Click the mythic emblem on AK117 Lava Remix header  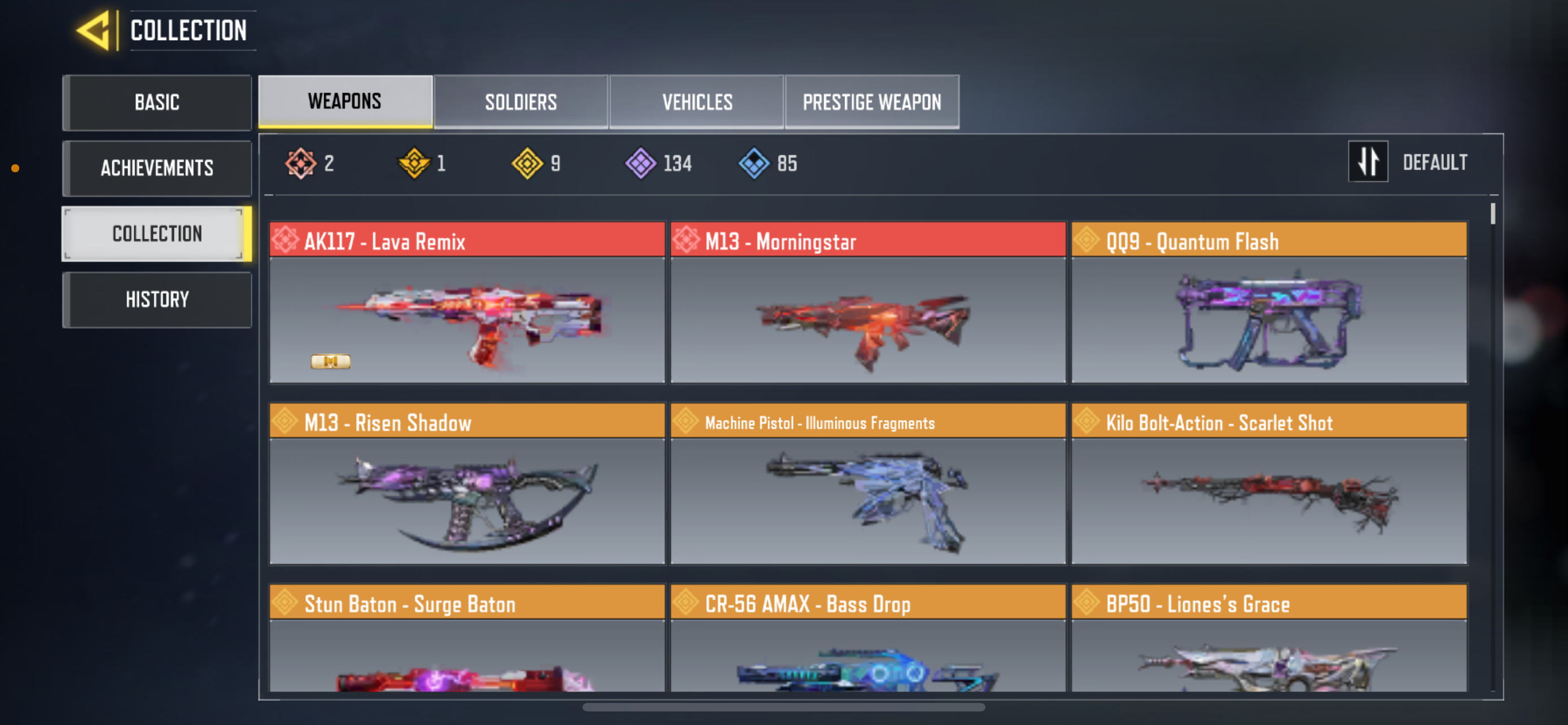(x=287, y=241)
